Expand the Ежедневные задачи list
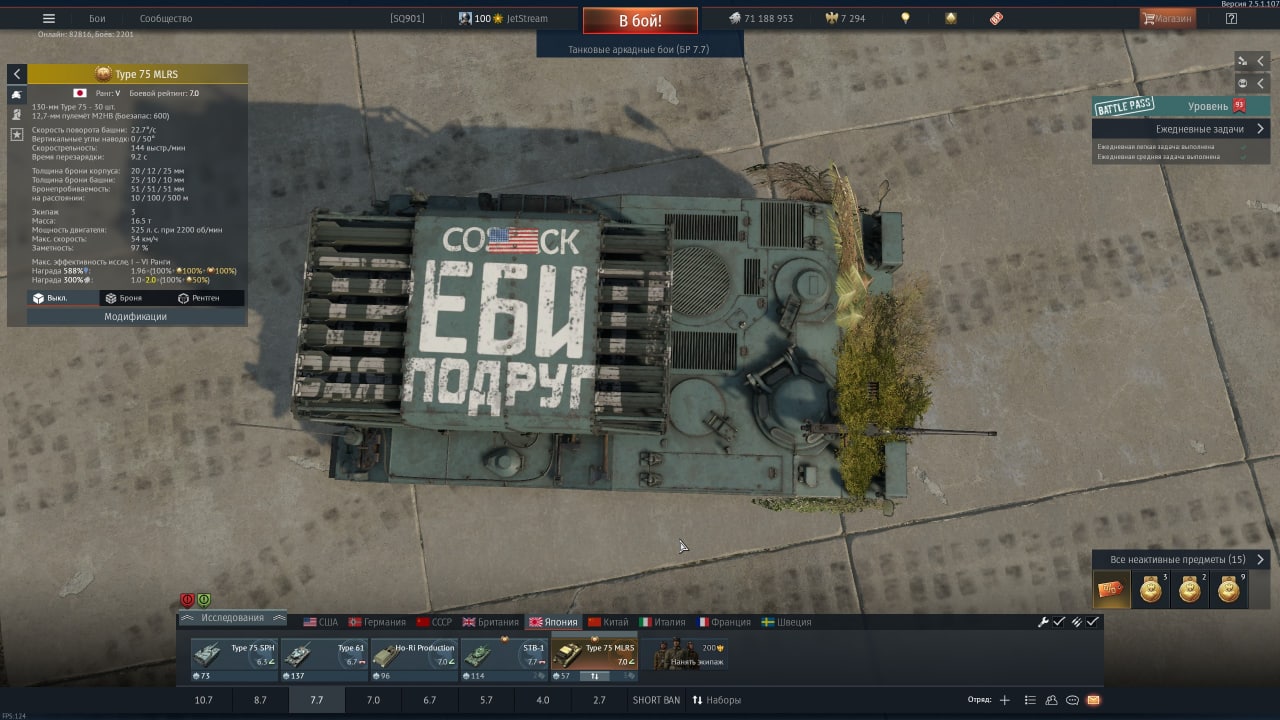 [1200, 129]
